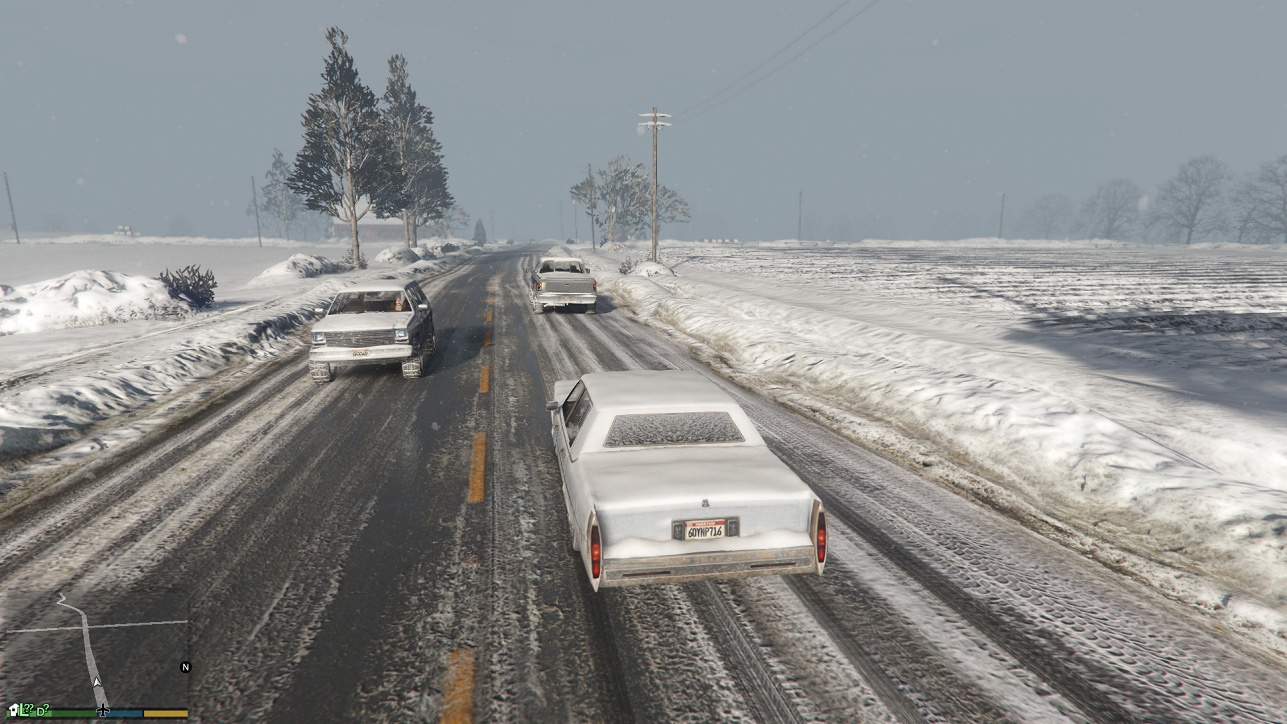Select the white Cadillac-style sedan ahead
Image resolution: width=1287 pixels, height=724 pixels.
pos(690,480)
